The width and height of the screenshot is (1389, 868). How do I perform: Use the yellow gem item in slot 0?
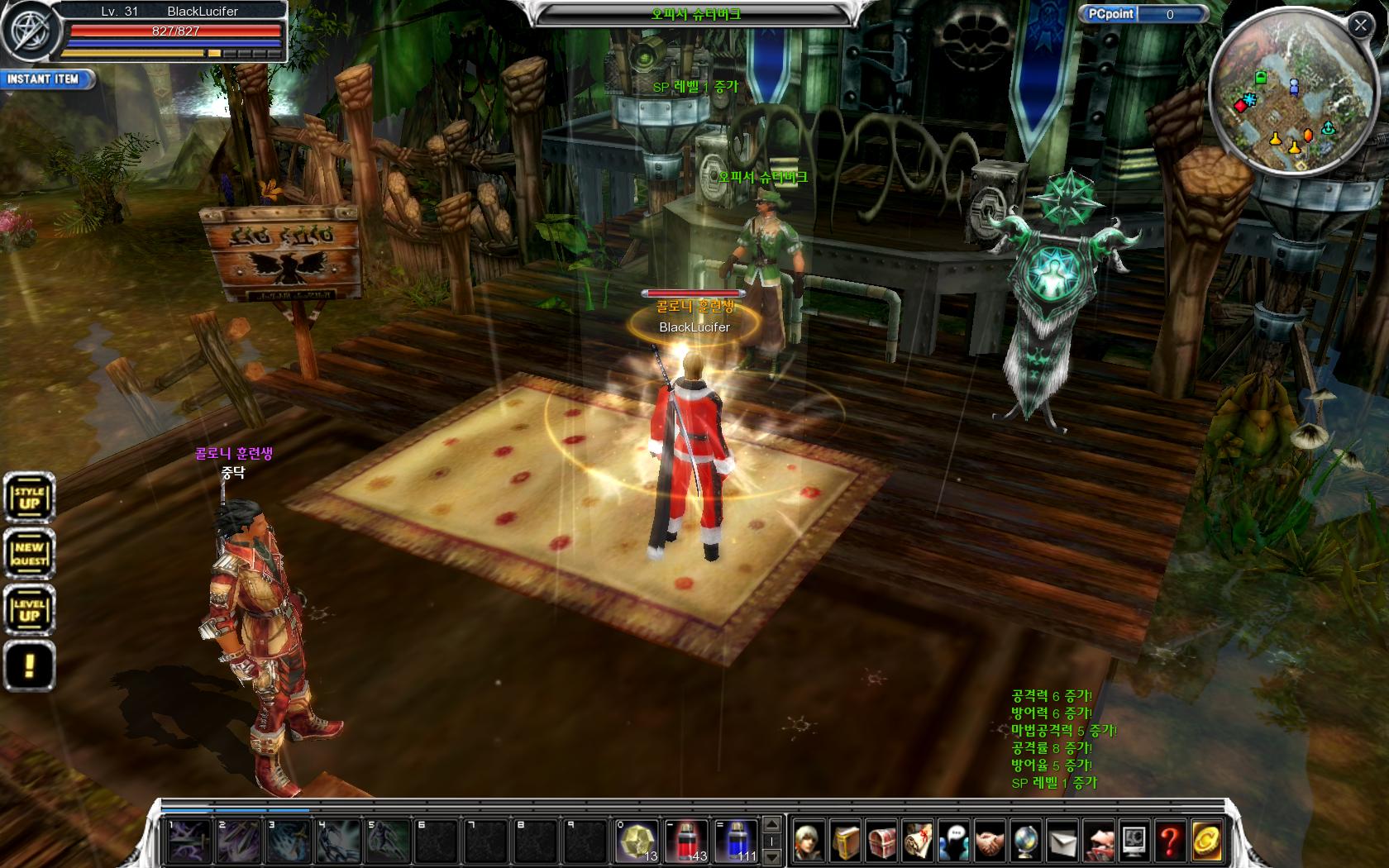[636, 841]
